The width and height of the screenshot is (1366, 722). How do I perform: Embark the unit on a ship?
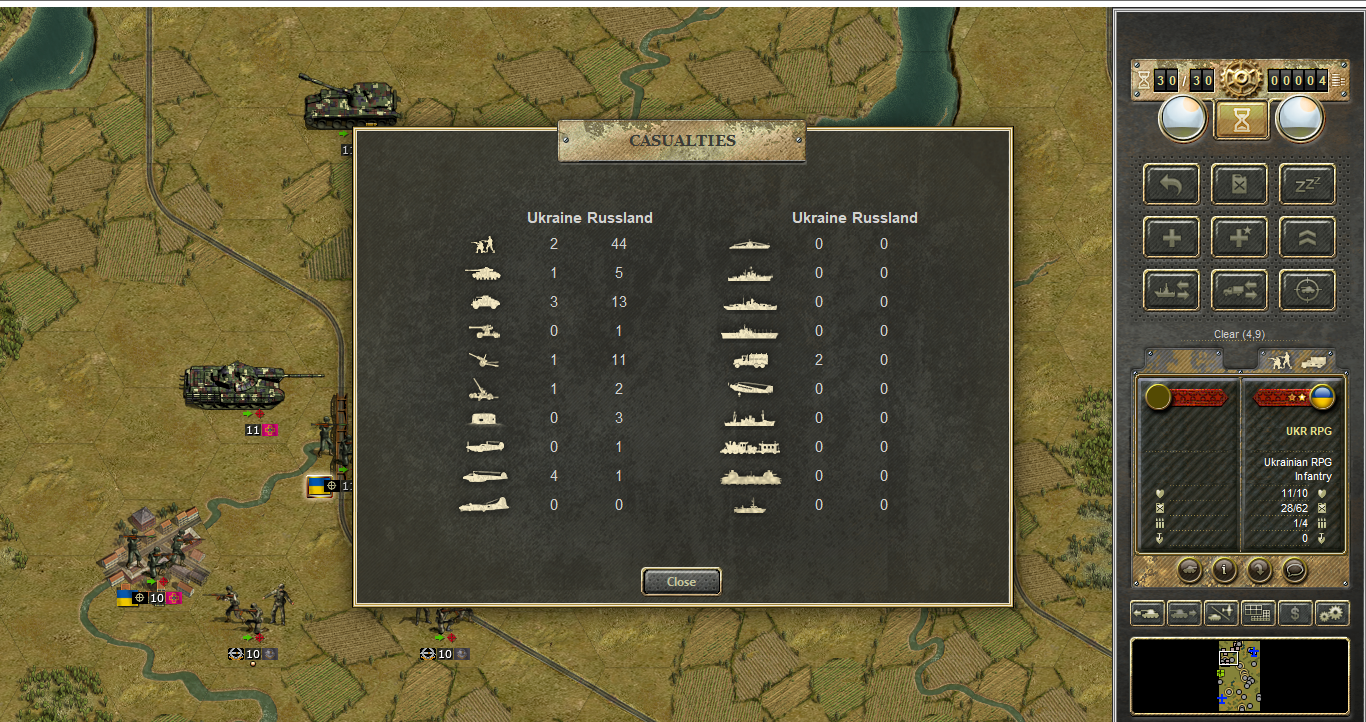(x=1171, y=291)
